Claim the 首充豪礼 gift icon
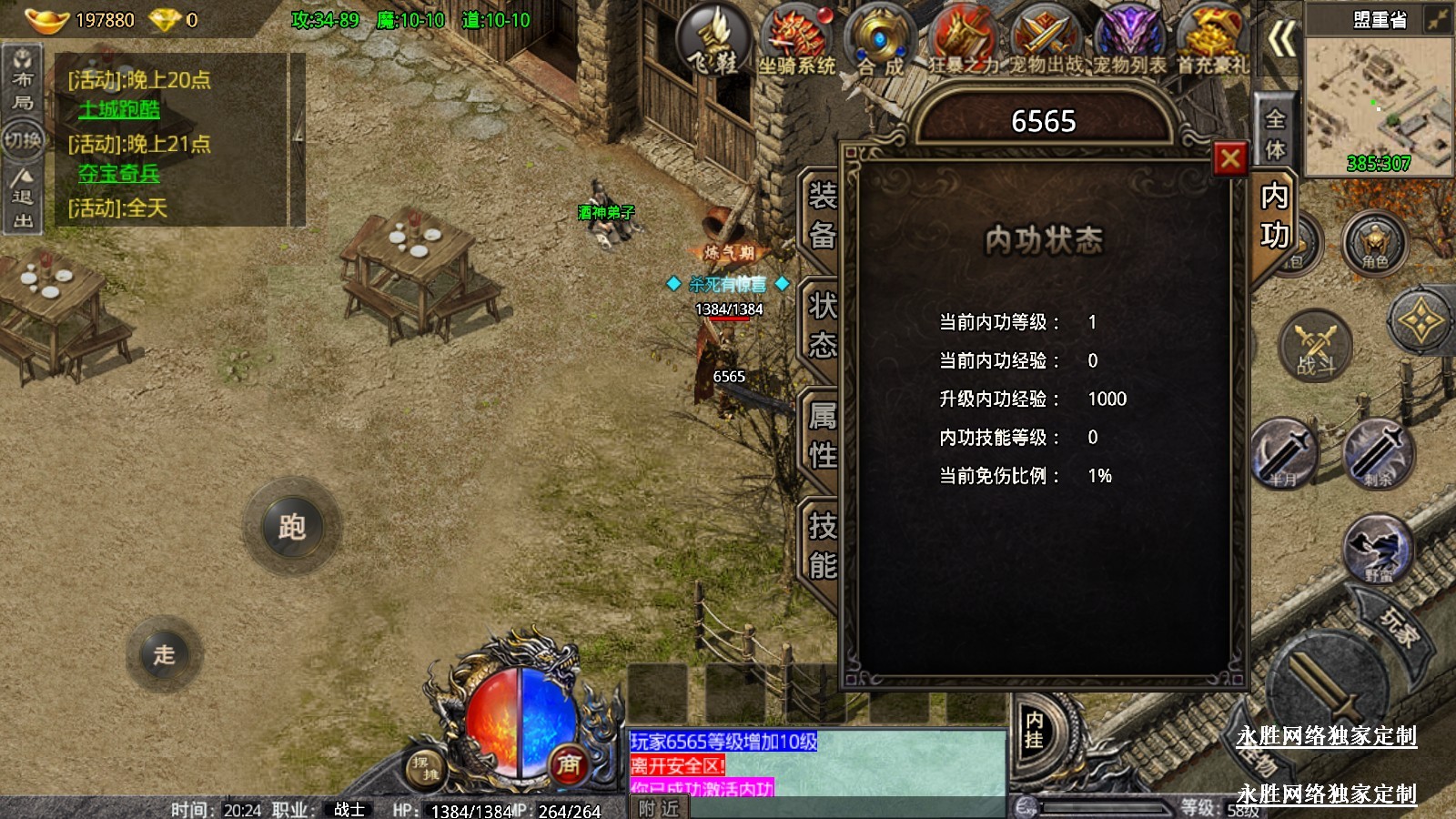The width and height of the screenshot is (1456, 819). [1212, 39]
